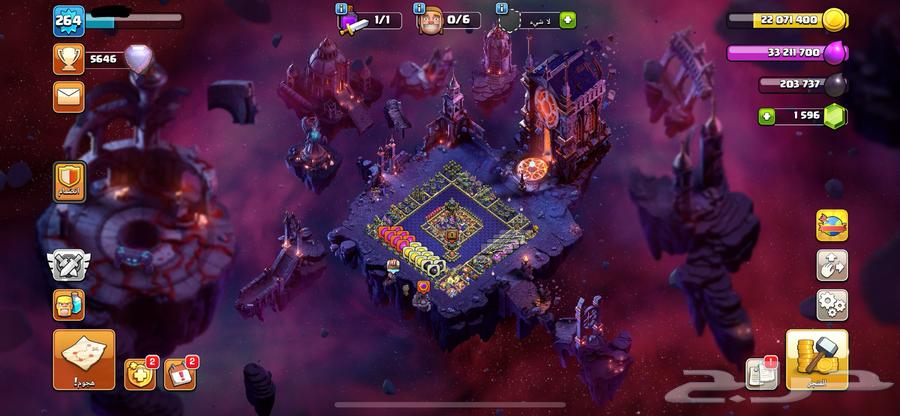Open the globe with ribbon icon
The height and width of the screenshot is (416, 900).
(x=832, y=225)
